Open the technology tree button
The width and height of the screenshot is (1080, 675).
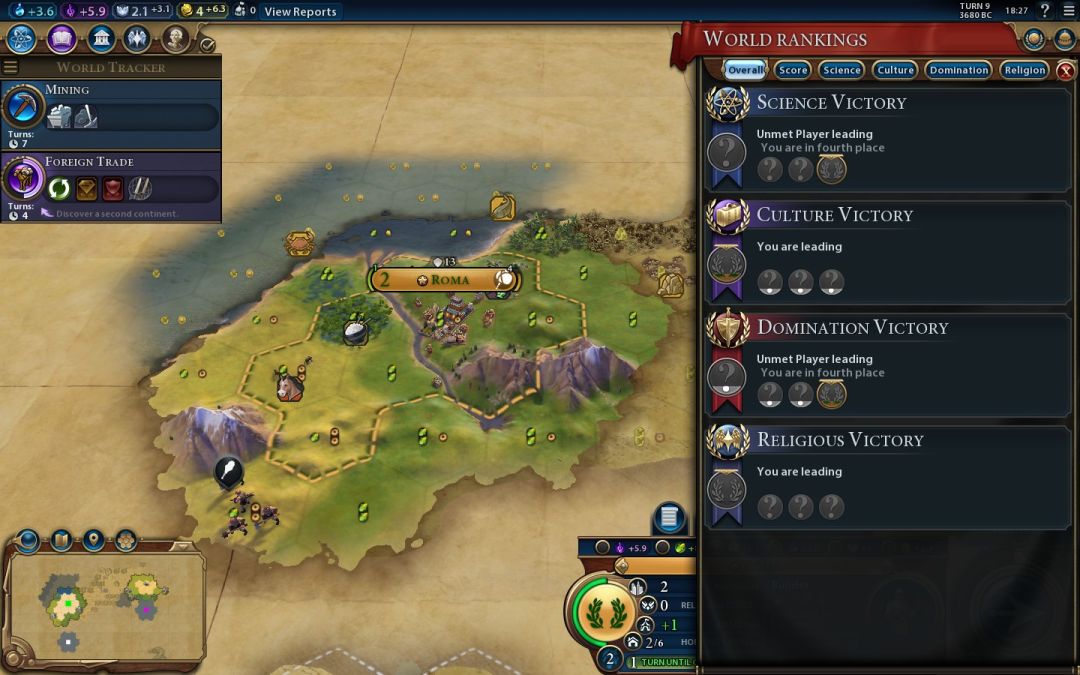(22, 39)
